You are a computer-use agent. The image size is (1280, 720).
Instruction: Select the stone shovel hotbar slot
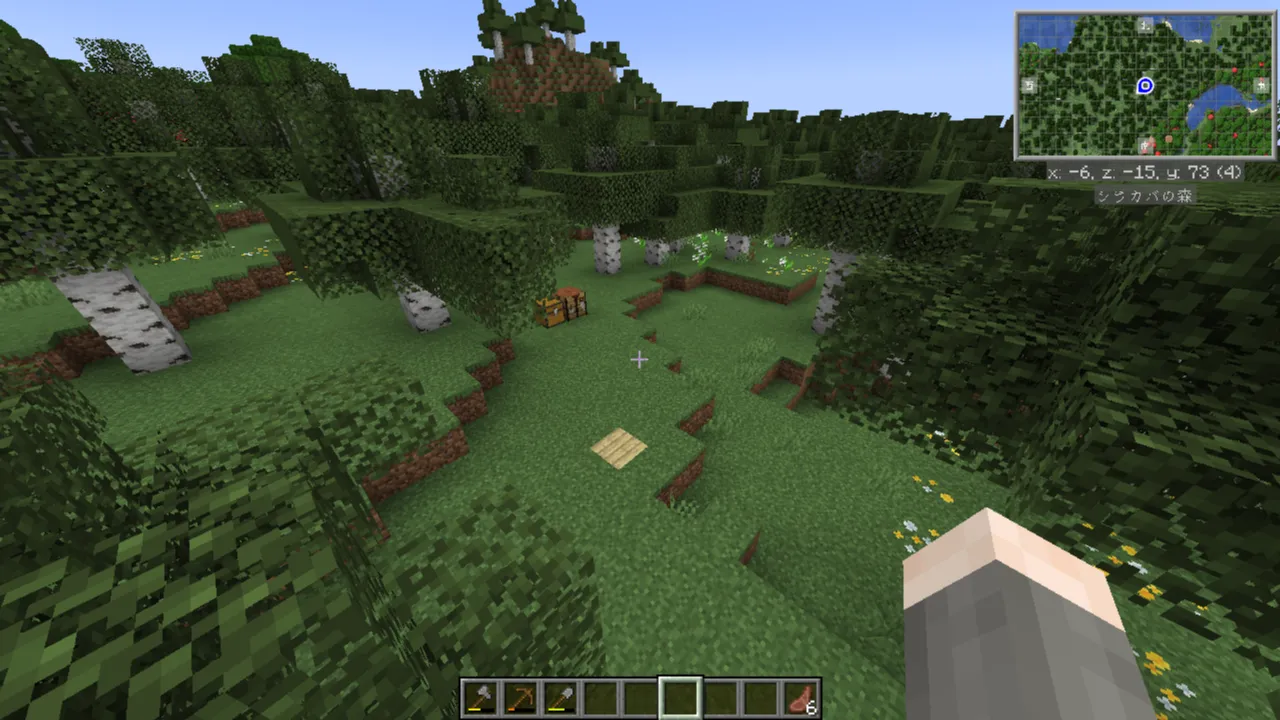tap(560, 698)
